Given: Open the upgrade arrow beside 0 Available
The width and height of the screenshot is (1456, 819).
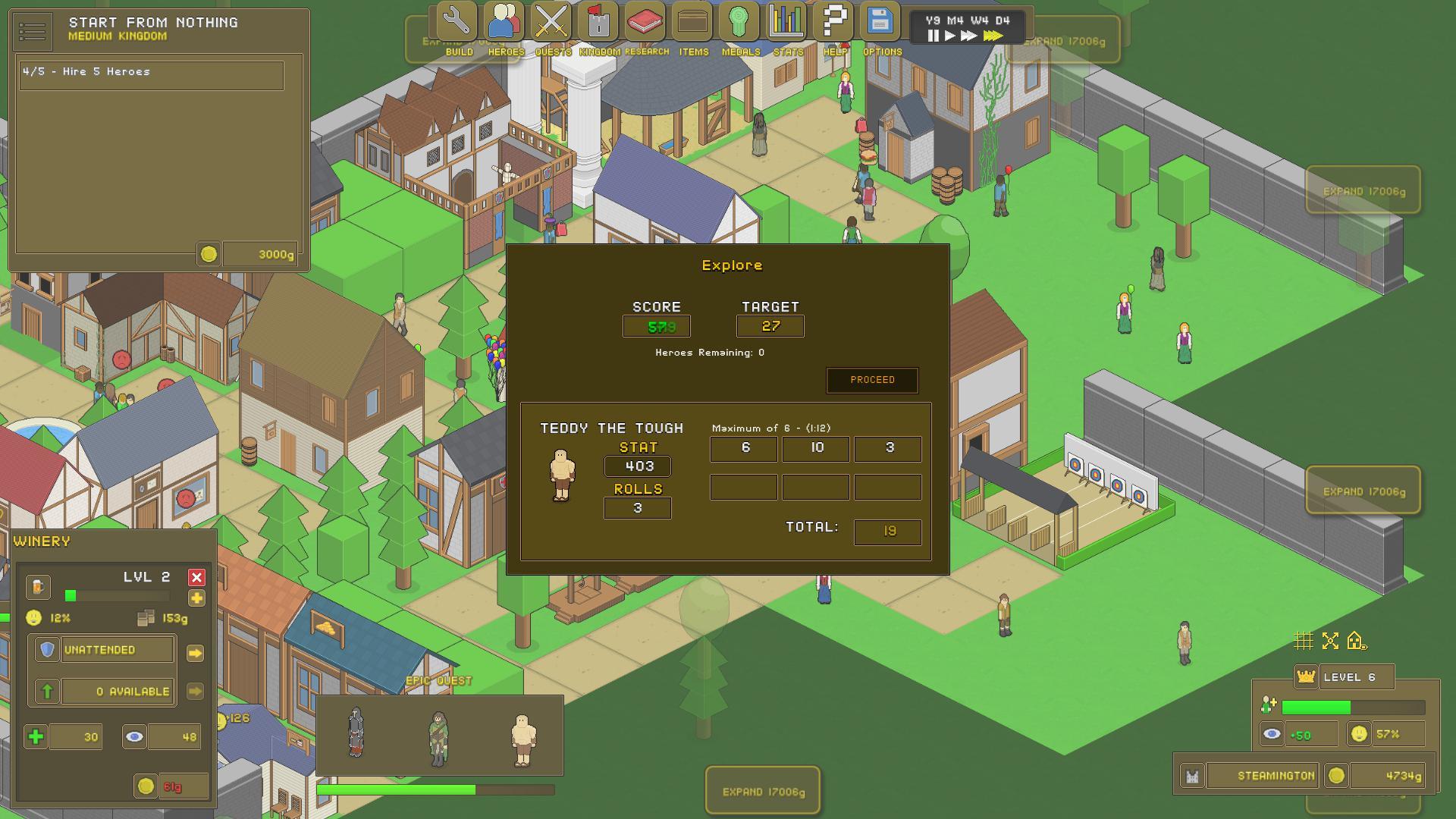Looking at the screenshot, I should [196, 691].
